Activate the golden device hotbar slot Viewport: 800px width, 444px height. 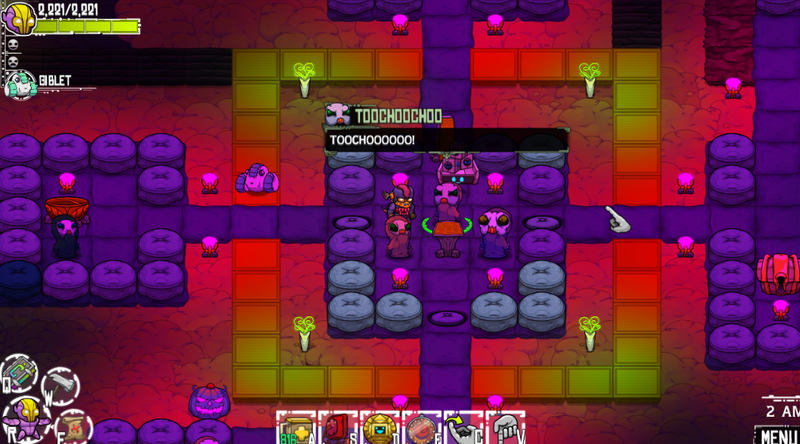coord(380,429)
